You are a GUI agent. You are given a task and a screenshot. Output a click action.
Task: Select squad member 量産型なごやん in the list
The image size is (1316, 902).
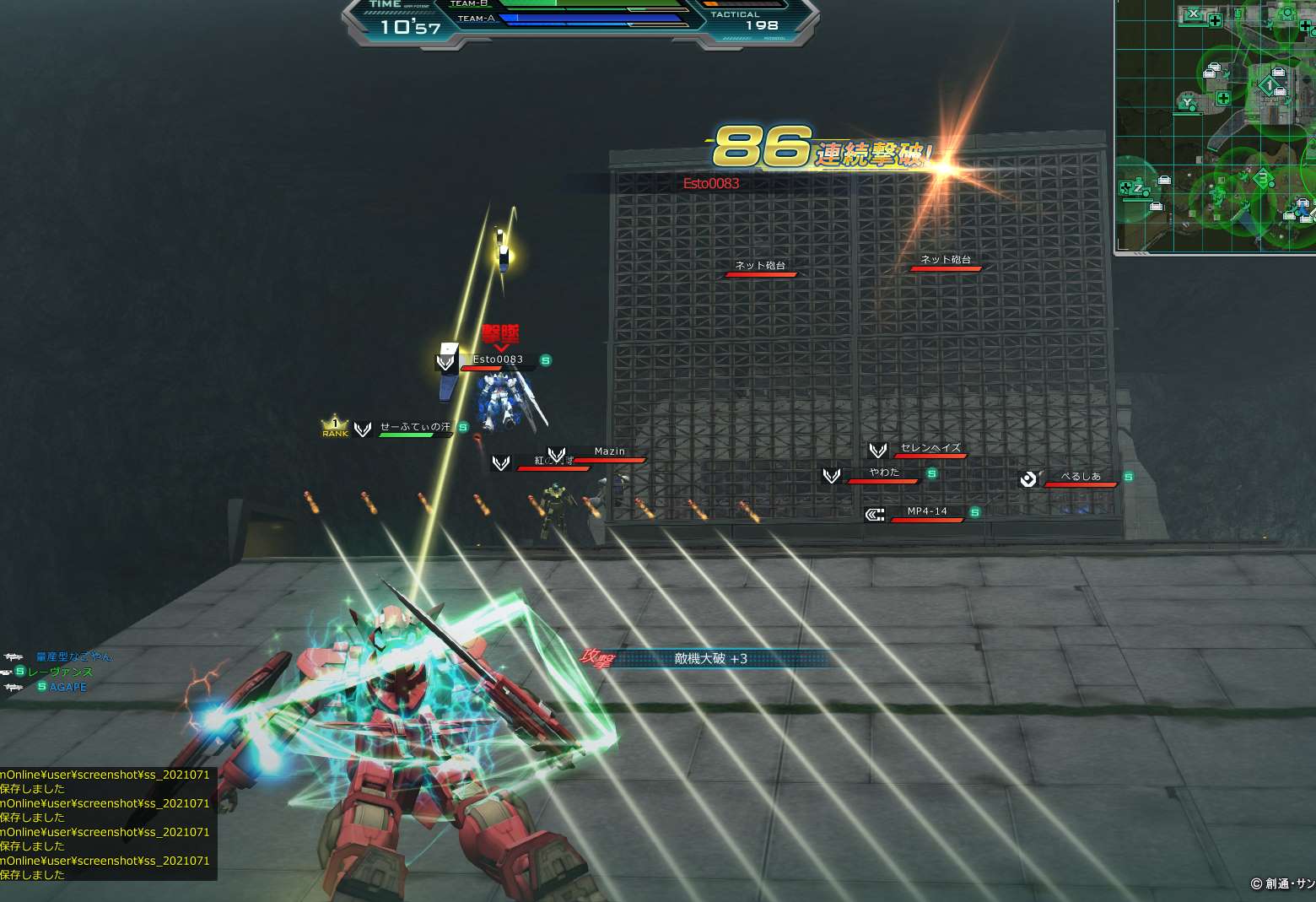pyautogui.click(x=73, y=656)
